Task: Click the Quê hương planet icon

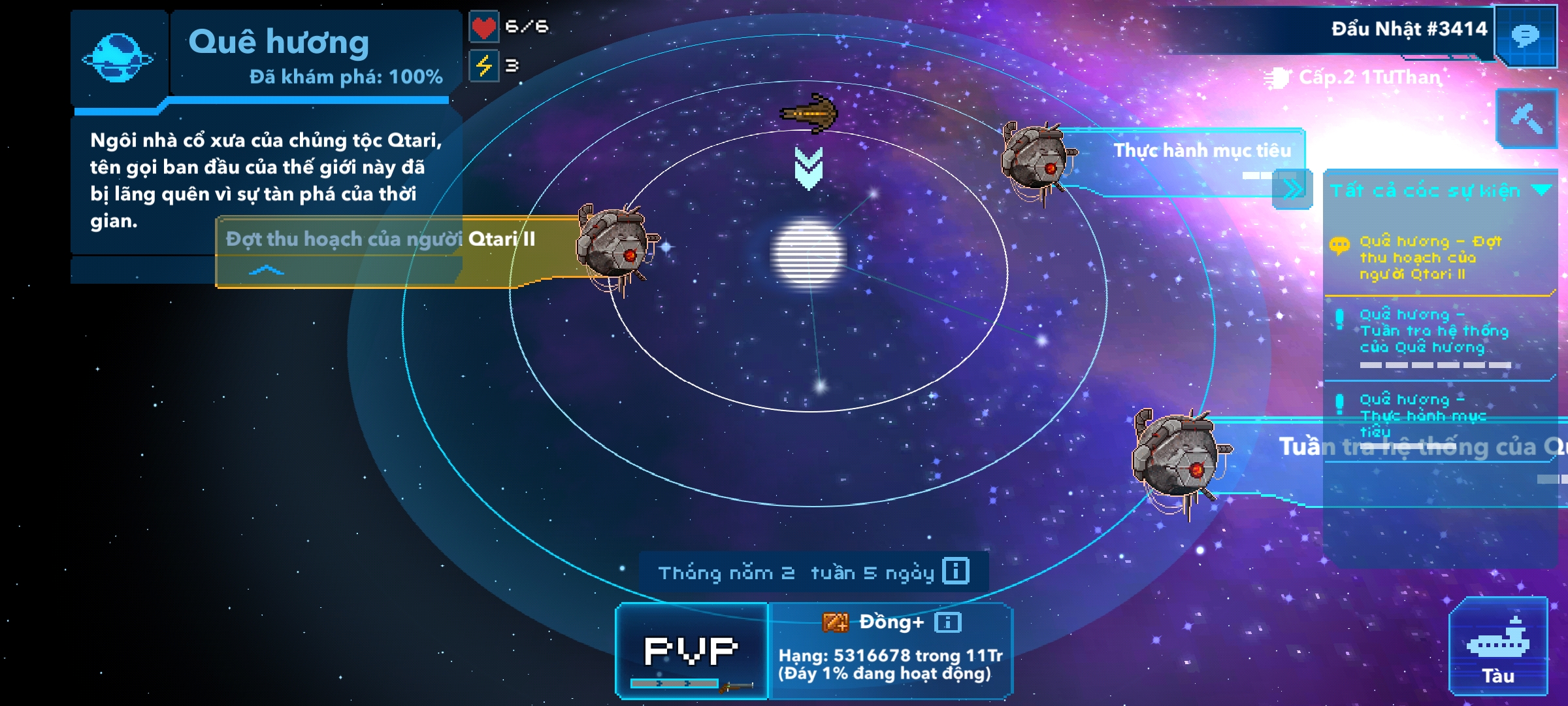Action: click(x=118, y=58)
